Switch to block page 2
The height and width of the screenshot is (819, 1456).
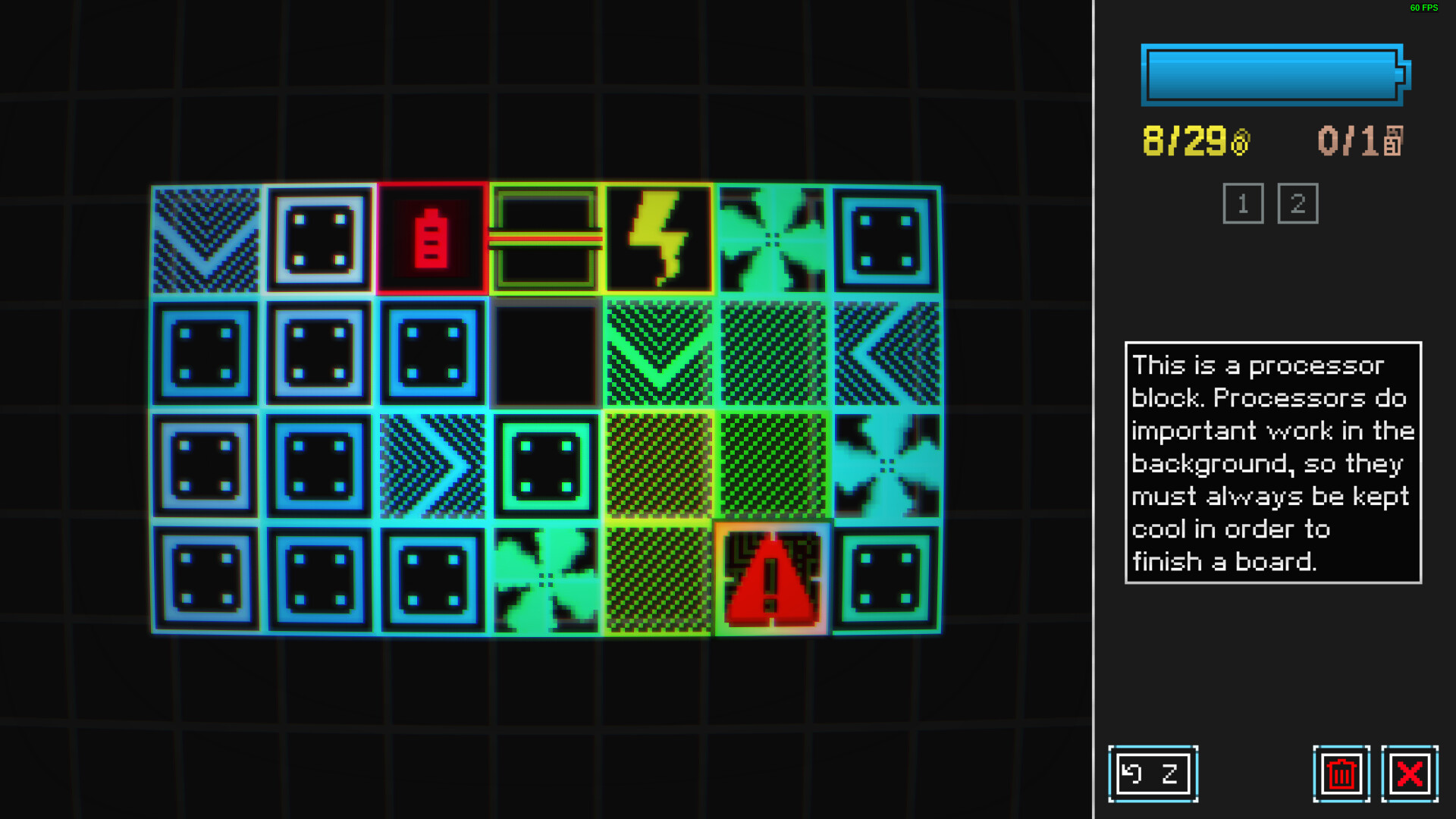1298,202
